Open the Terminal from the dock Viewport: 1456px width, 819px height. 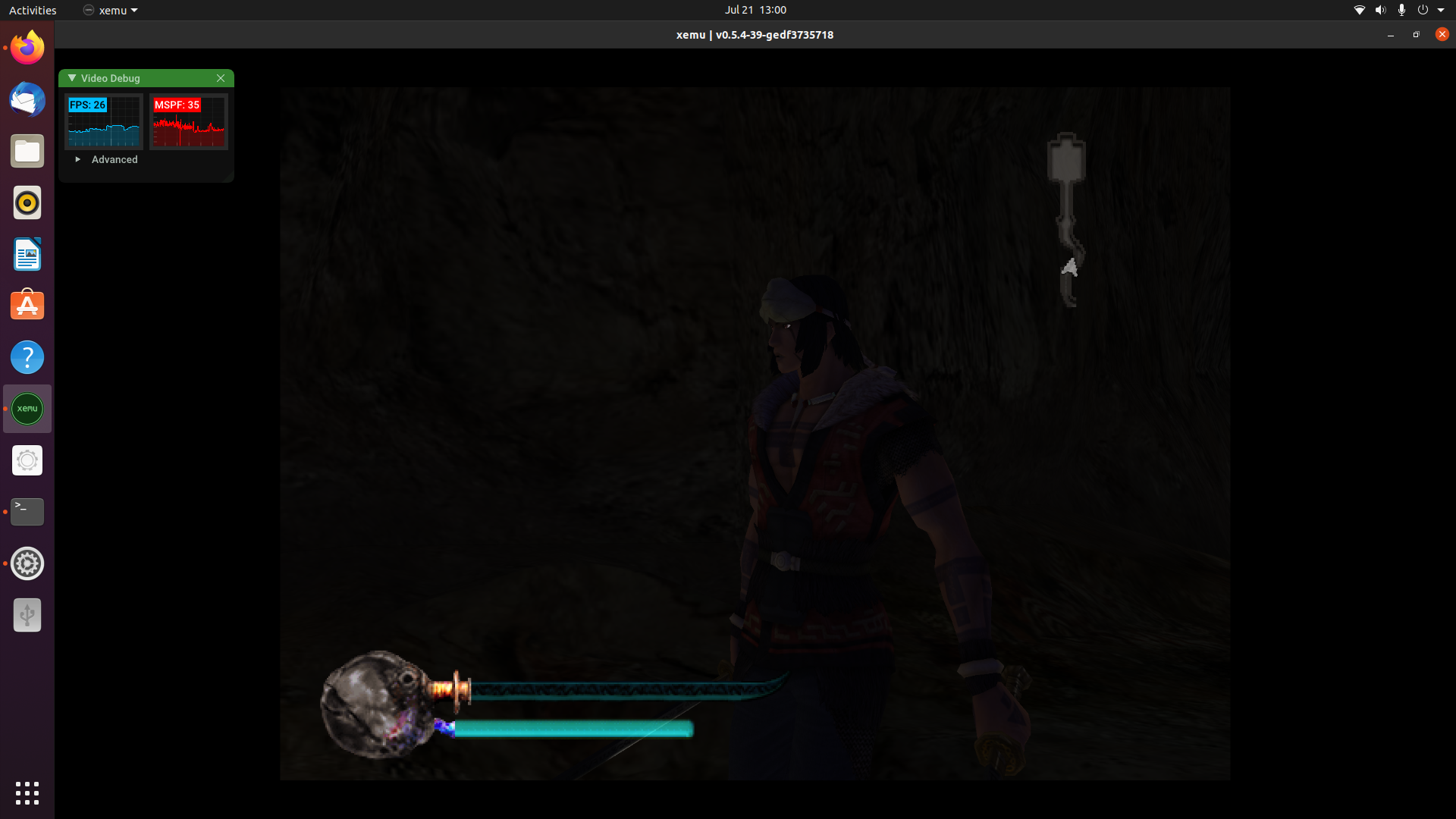point(27,511)
